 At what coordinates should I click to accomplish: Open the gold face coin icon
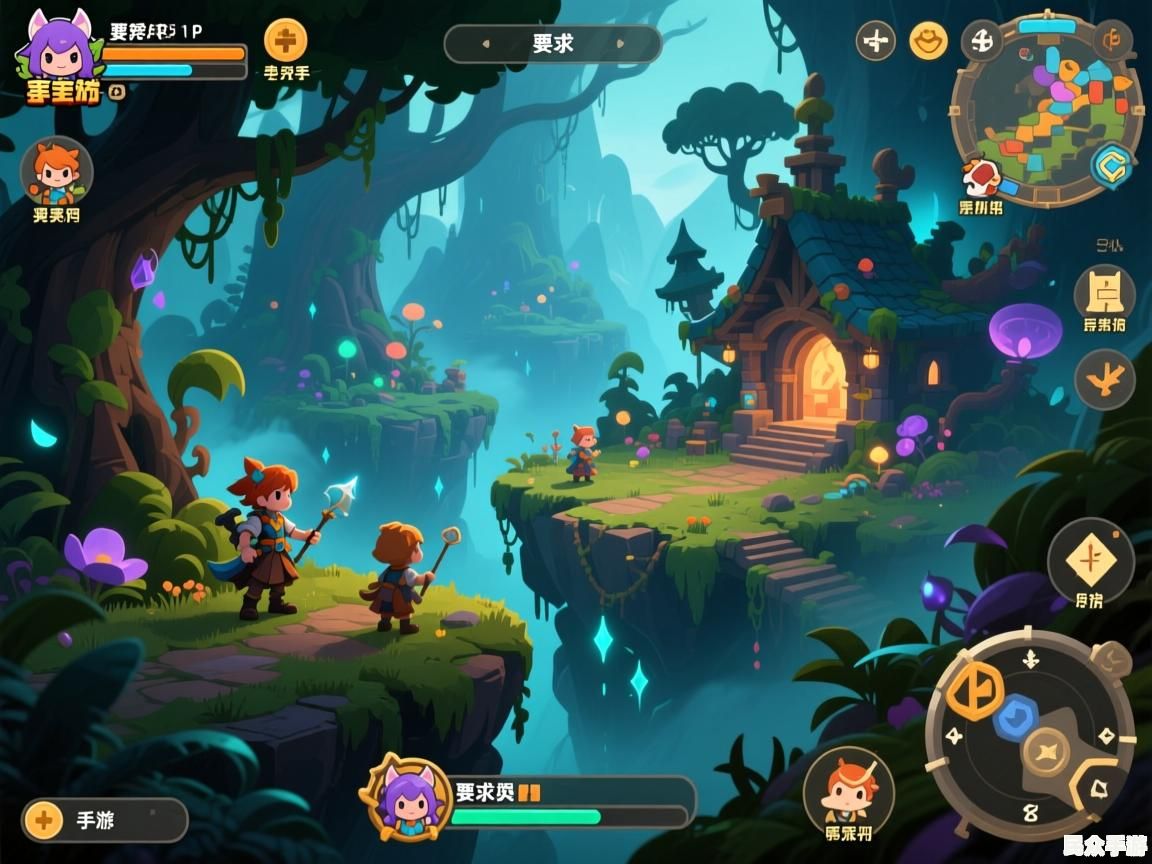tap(929, 41)
